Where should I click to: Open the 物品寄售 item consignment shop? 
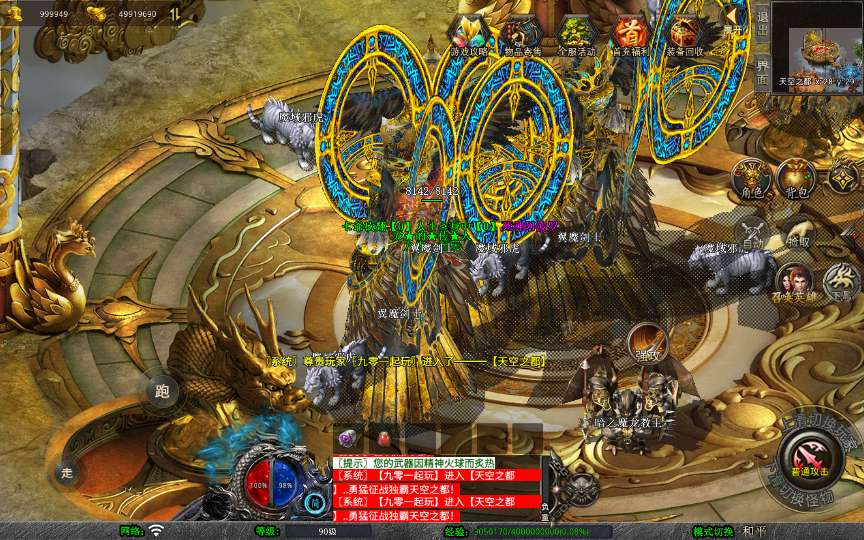coord(522,36)
